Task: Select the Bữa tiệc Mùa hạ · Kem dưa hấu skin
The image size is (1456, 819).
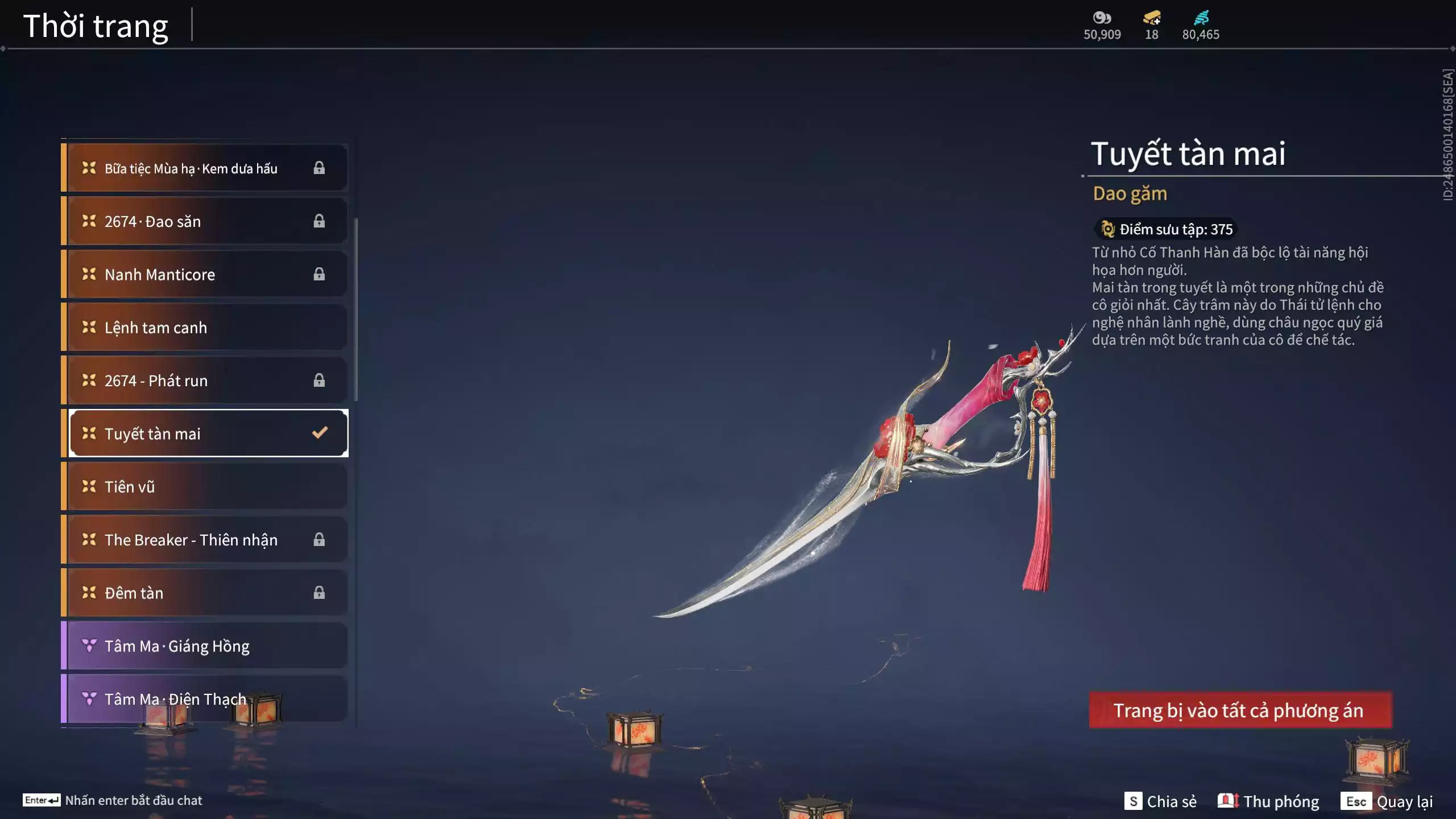Action: (205, 168)
